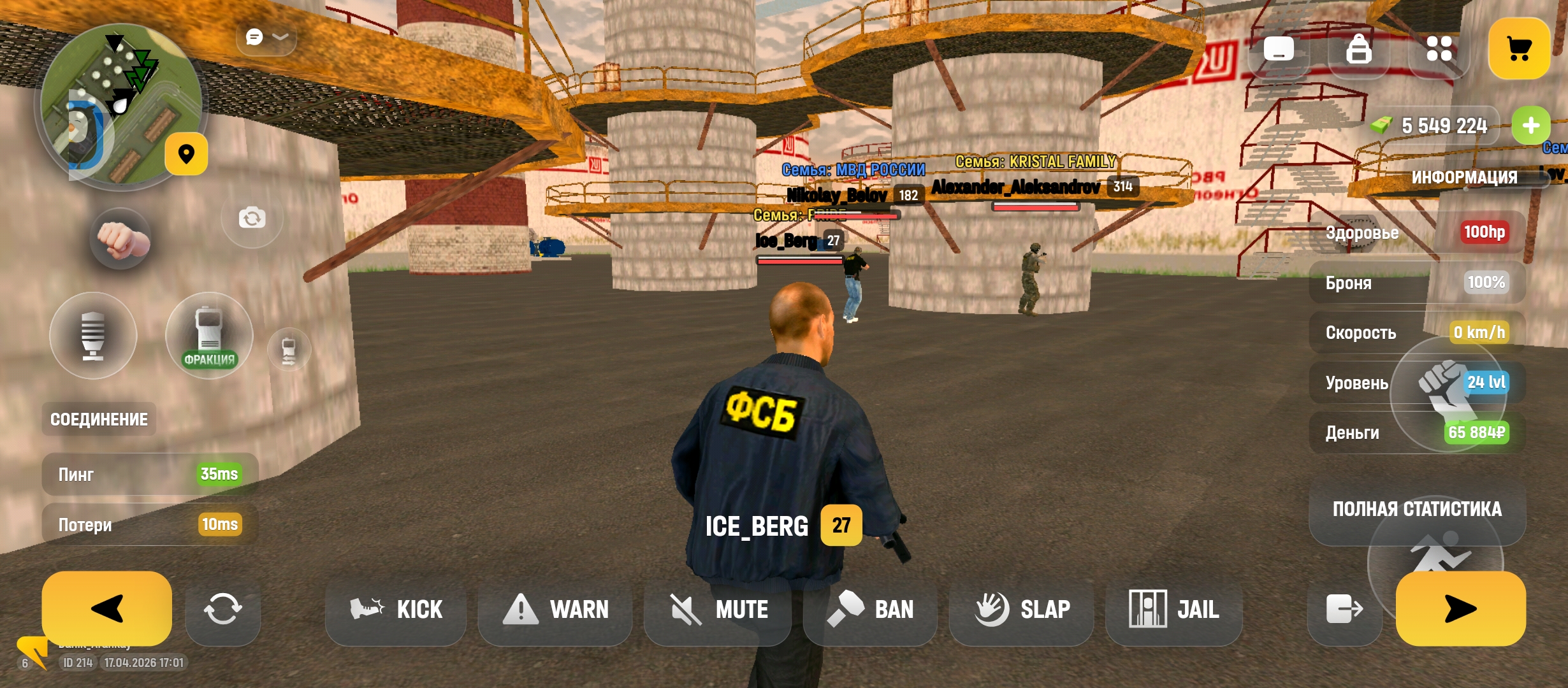Viewport: 1568px width, 688px height.
Task: Open the shop cart button
Action: coord(1519,49)
